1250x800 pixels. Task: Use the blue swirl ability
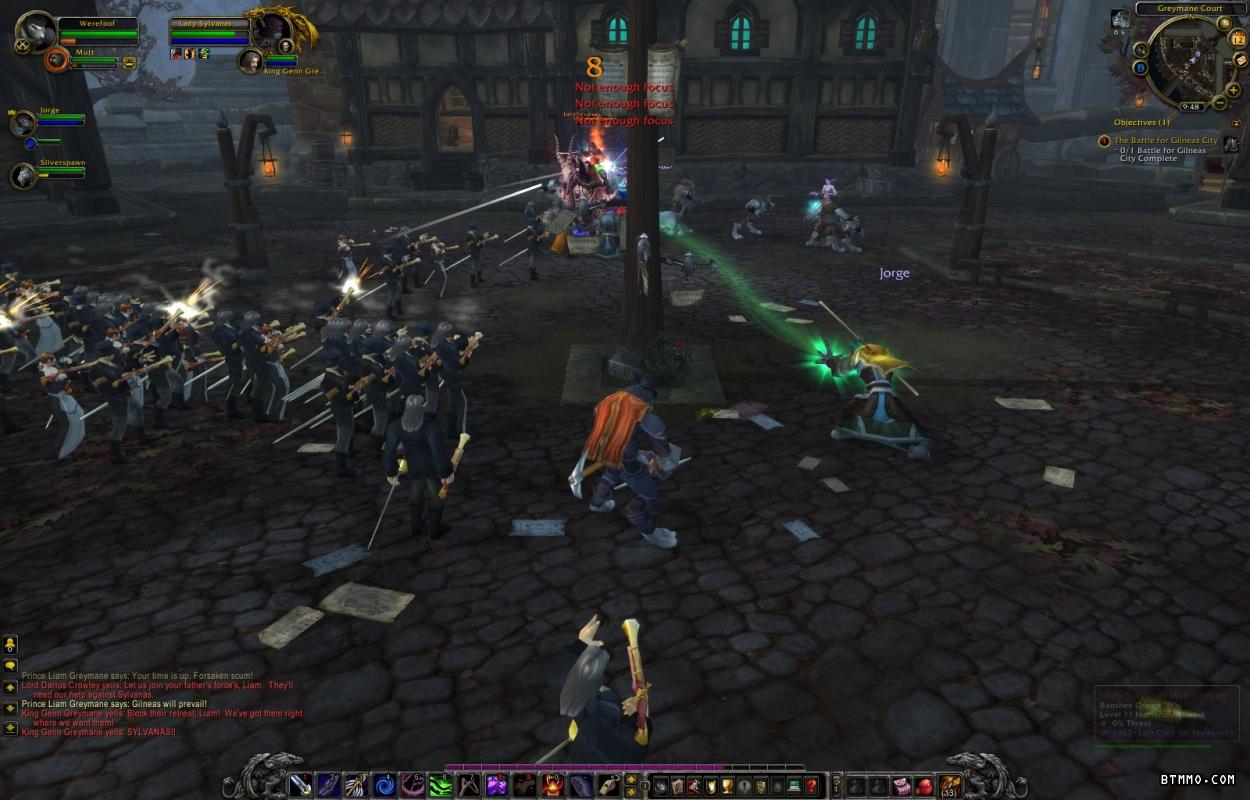[384, 786]
